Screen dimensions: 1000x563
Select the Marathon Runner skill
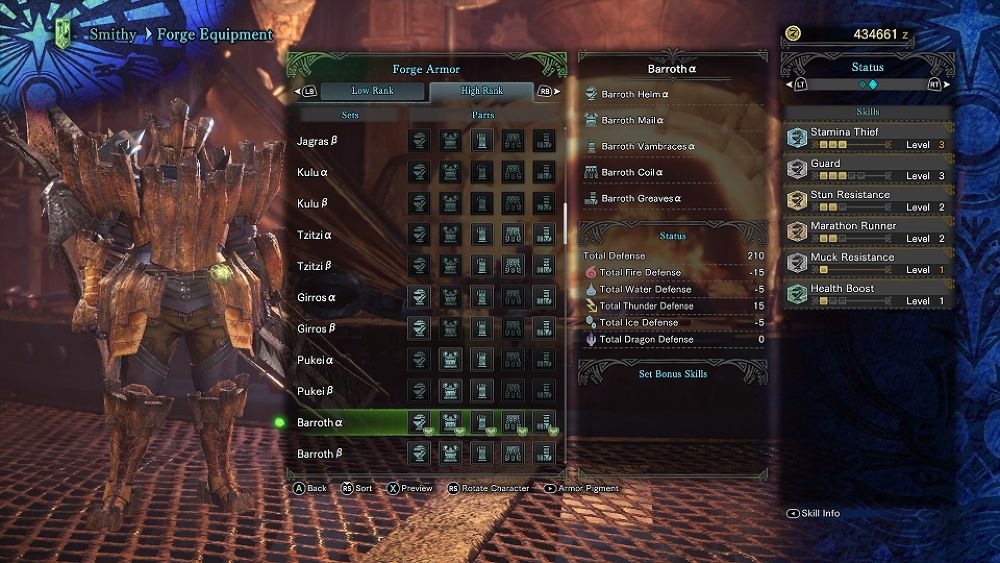click(x=866, y=232)
